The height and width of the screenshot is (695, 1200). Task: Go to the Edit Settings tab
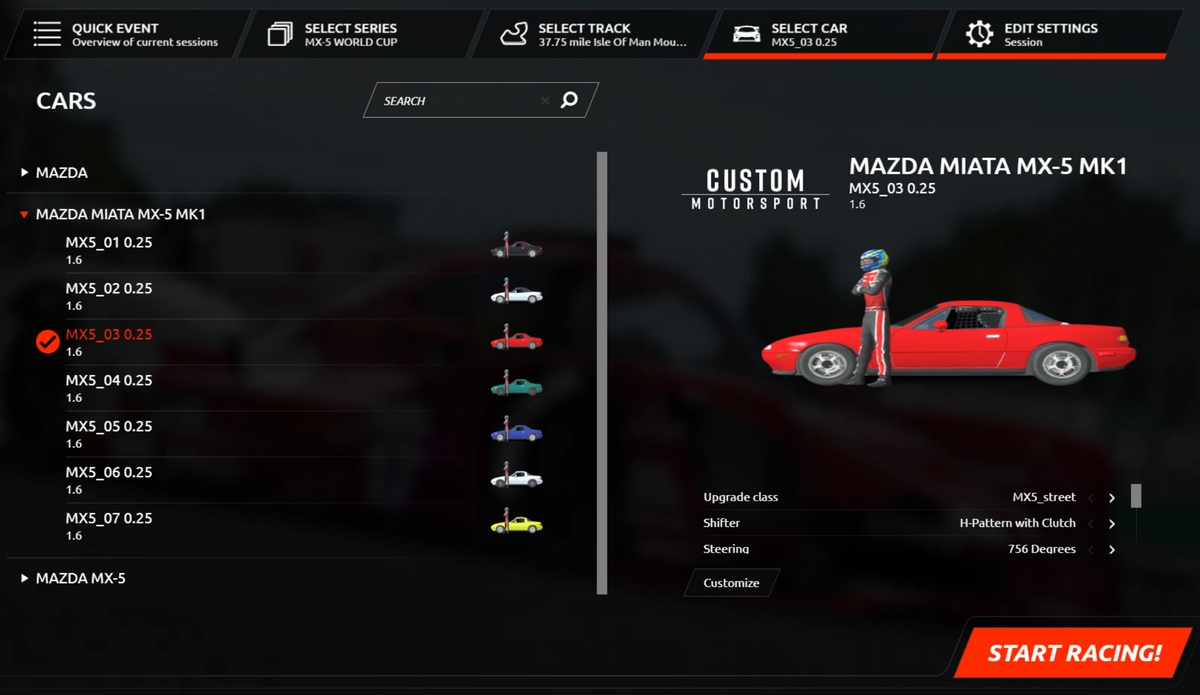[1050, 34]
